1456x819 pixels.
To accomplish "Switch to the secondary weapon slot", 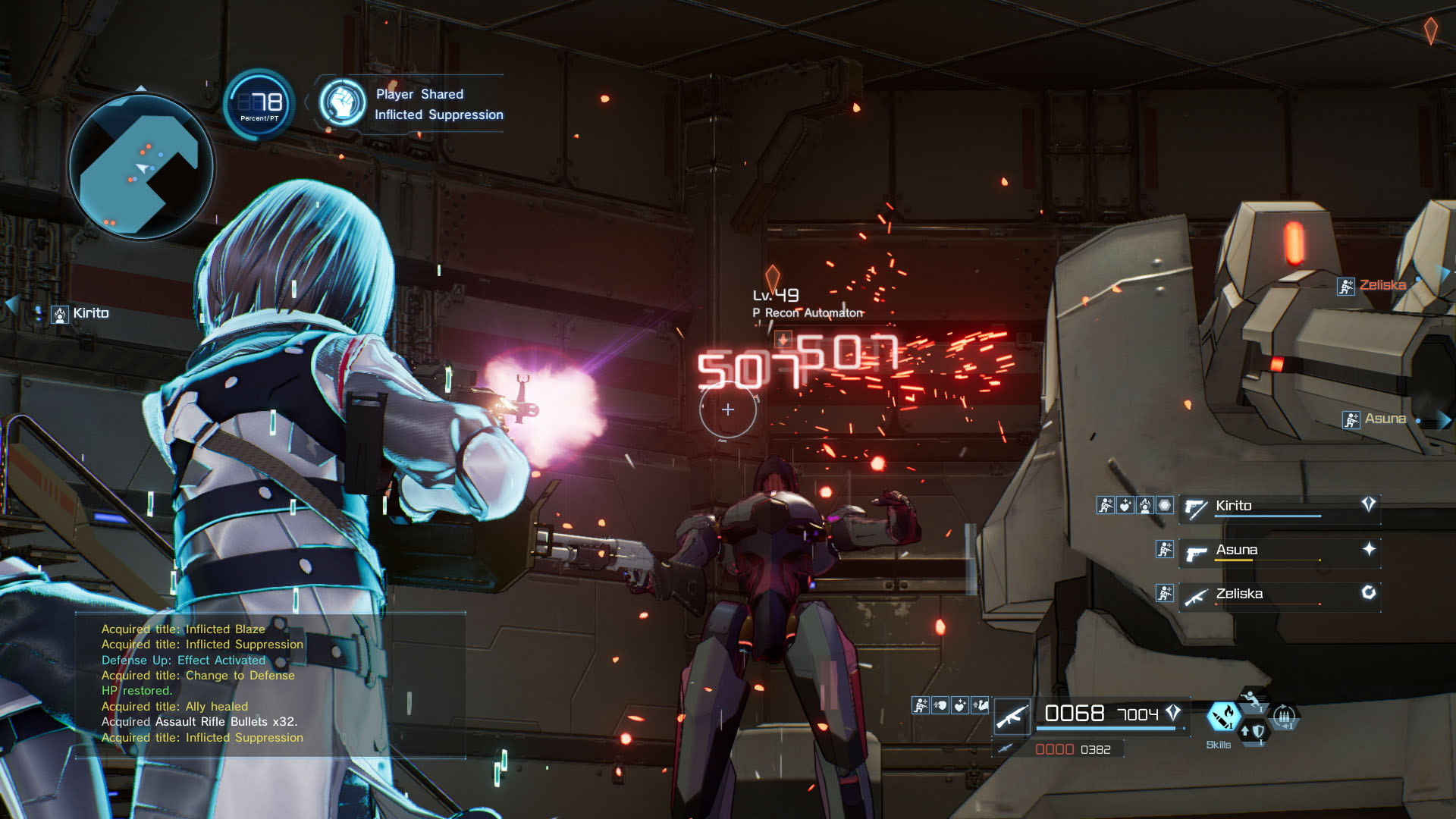I will point(1057,749).
